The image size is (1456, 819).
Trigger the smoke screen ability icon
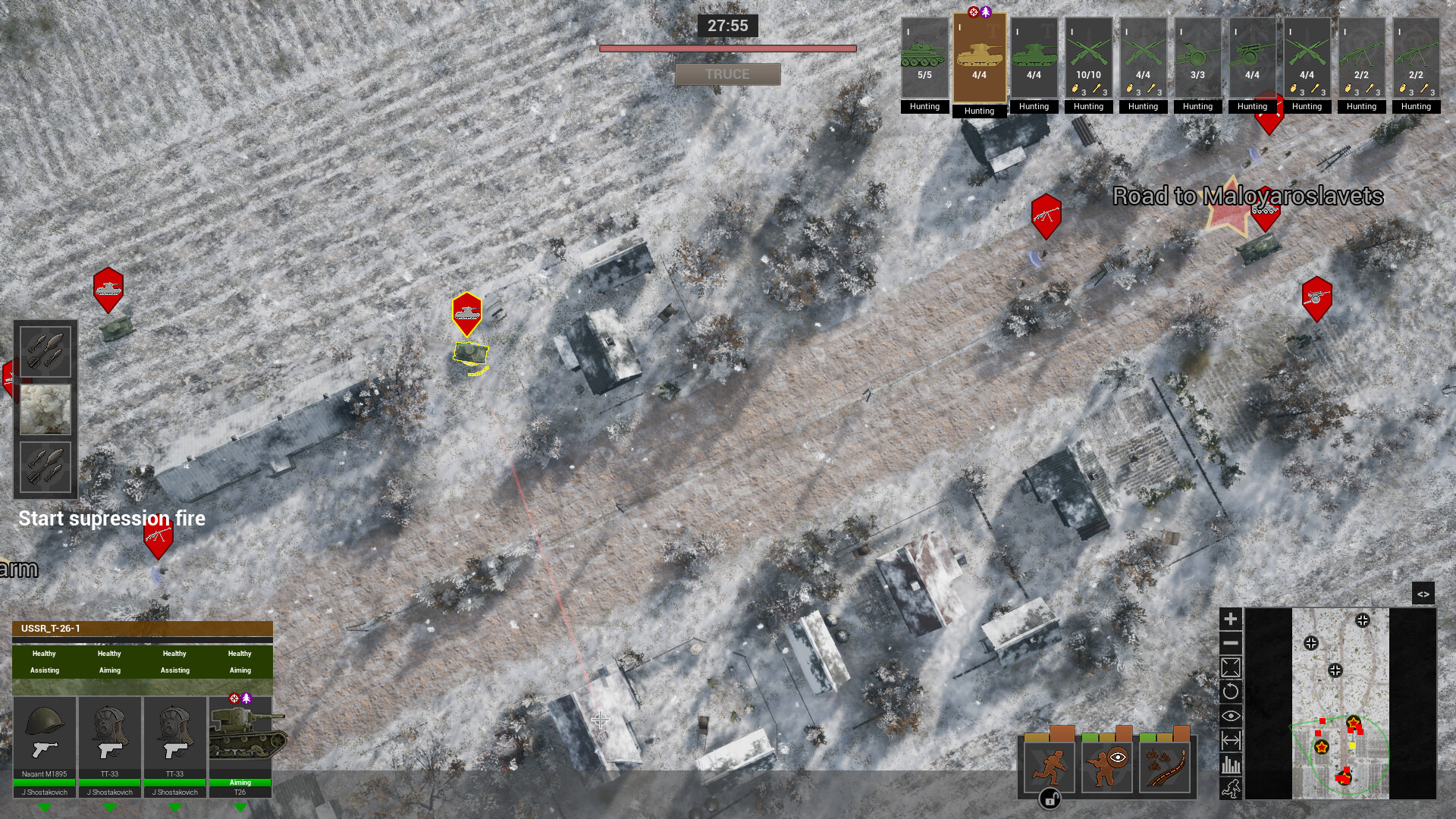pyautogui.click(x=45, y=409)
